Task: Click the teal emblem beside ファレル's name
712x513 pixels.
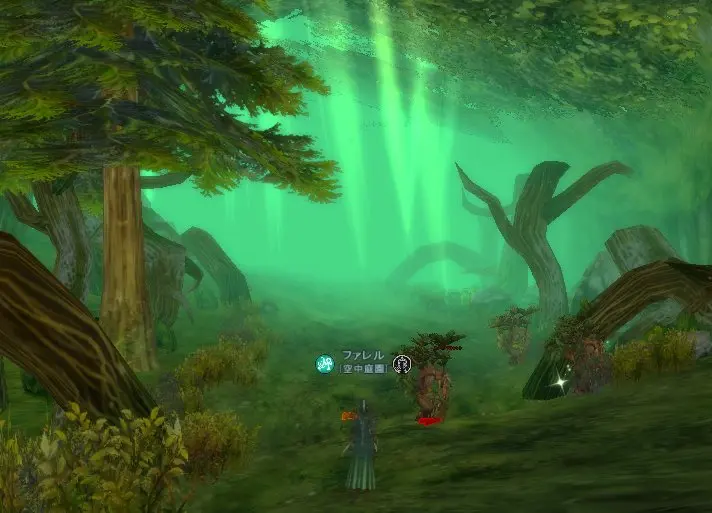Action: tap(325, 364)
